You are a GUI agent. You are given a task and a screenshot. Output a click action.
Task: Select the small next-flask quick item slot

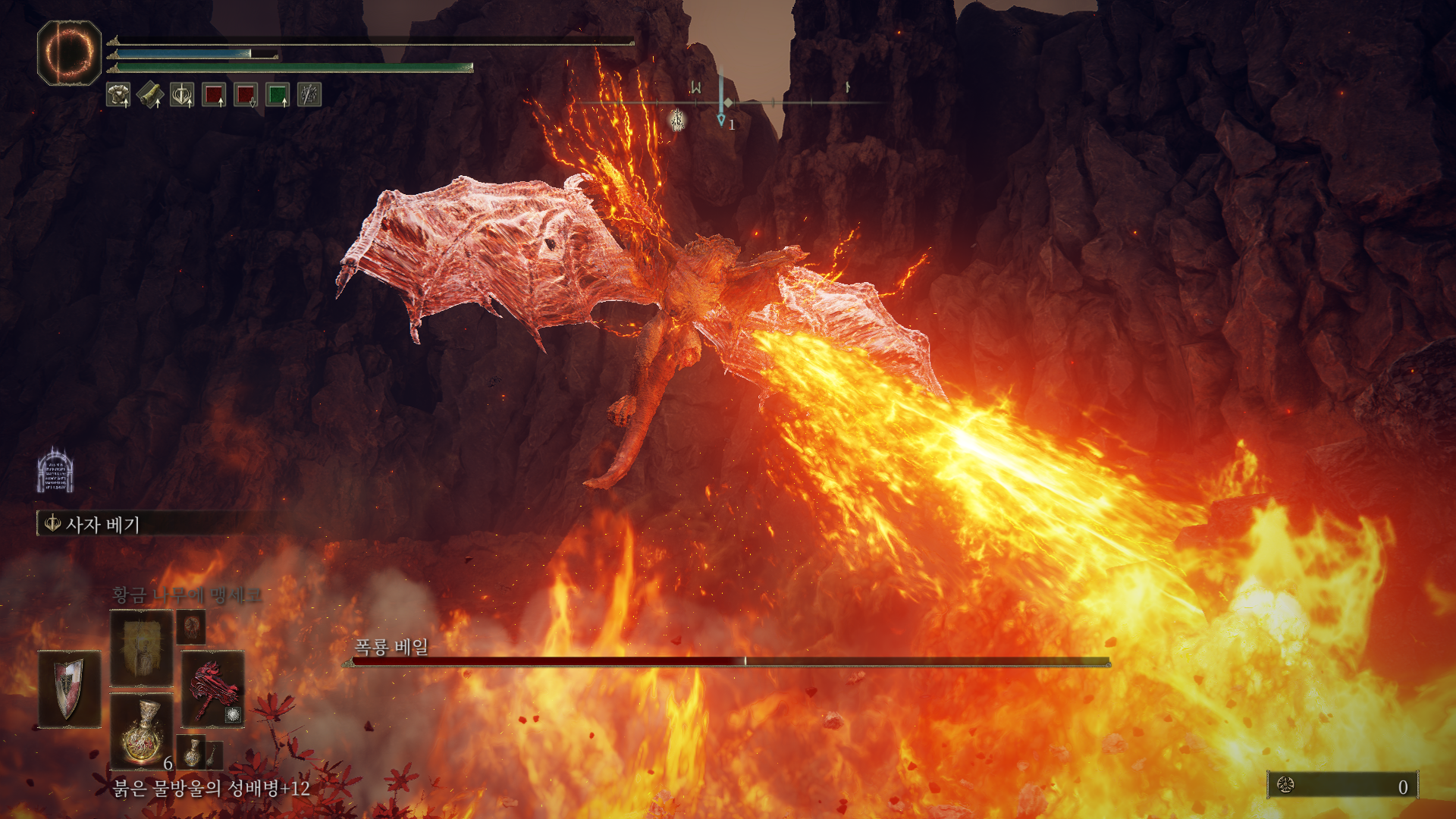coord(191,750)
